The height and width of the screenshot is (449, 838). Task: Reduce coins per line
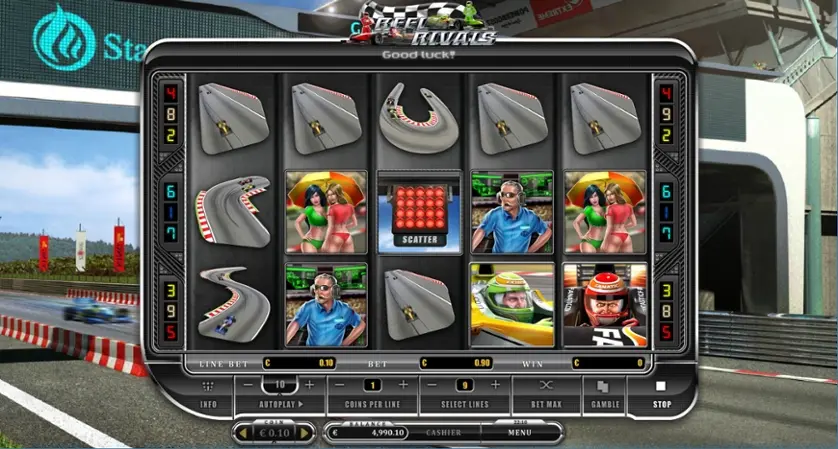coord(340,385)
